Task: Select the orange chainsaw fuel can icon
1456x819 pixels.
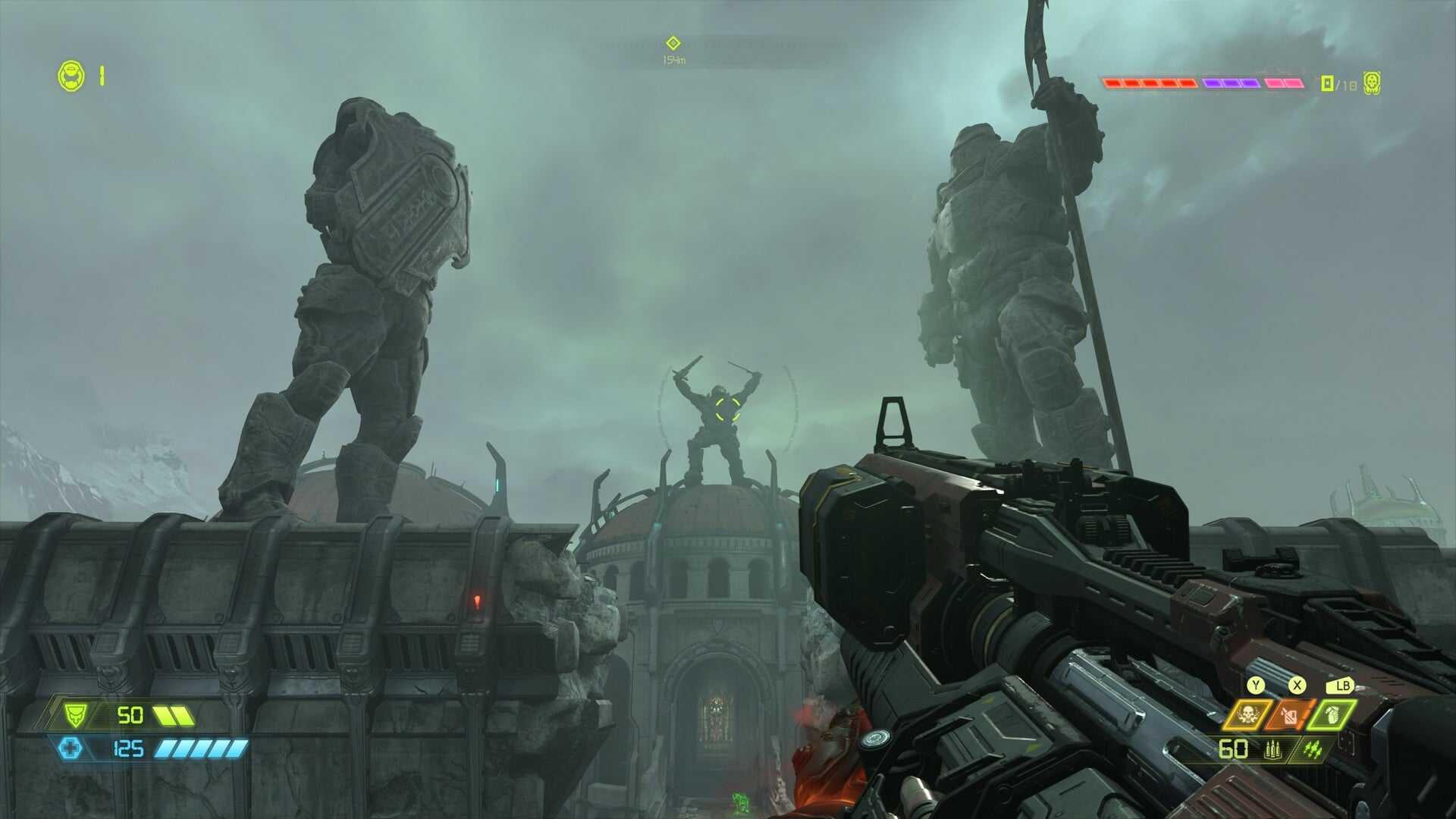Action: pyautogui.click(x=1289, y=714)
